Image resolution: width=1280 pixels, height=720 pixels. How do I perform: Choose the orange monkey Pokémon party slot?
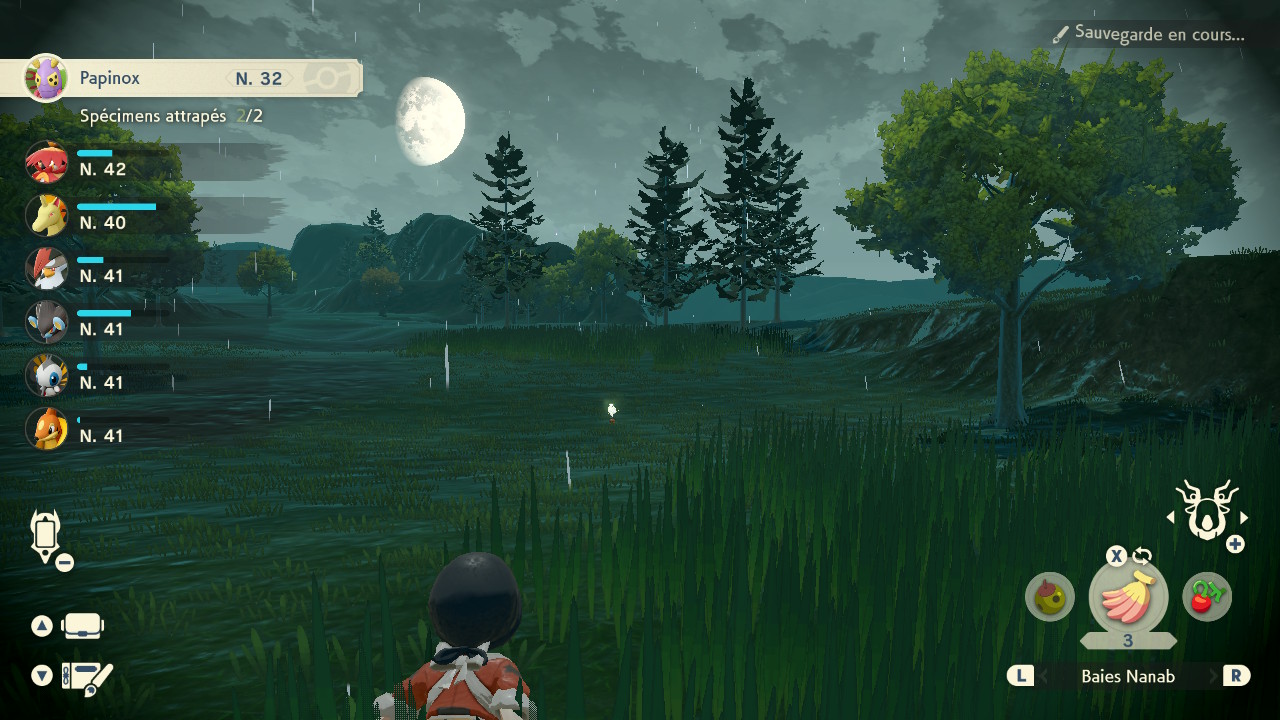pos(46,429)
